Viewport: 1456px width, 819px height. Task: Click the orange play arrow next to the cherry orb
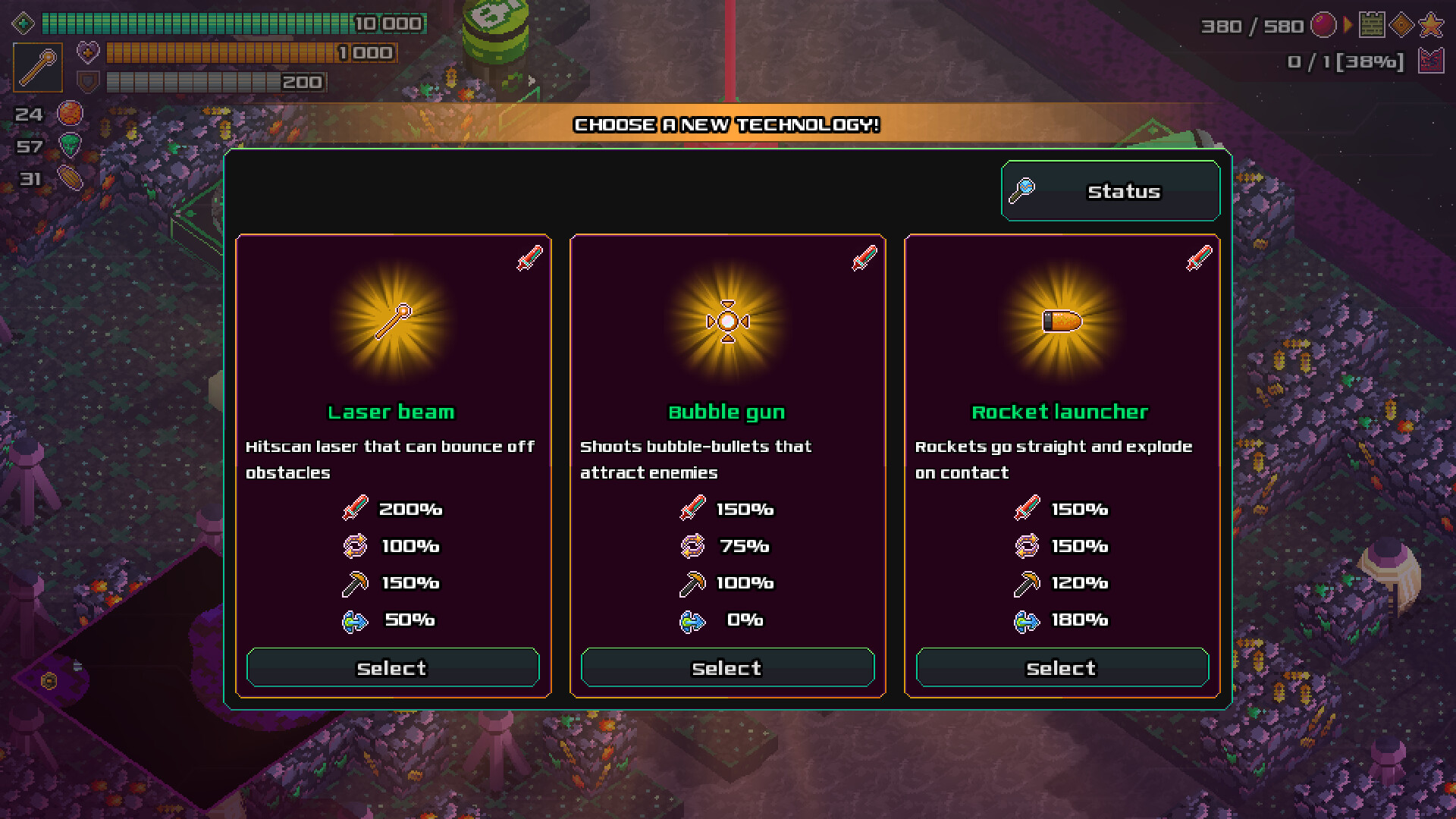pos(1348,24)
